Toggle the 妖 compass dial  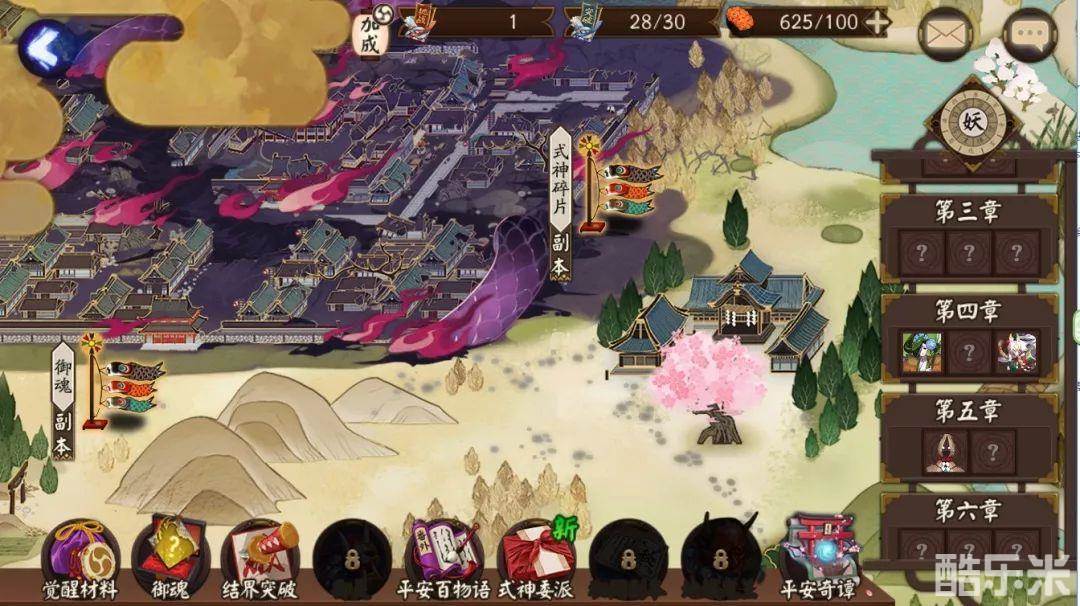pos(971,122)
